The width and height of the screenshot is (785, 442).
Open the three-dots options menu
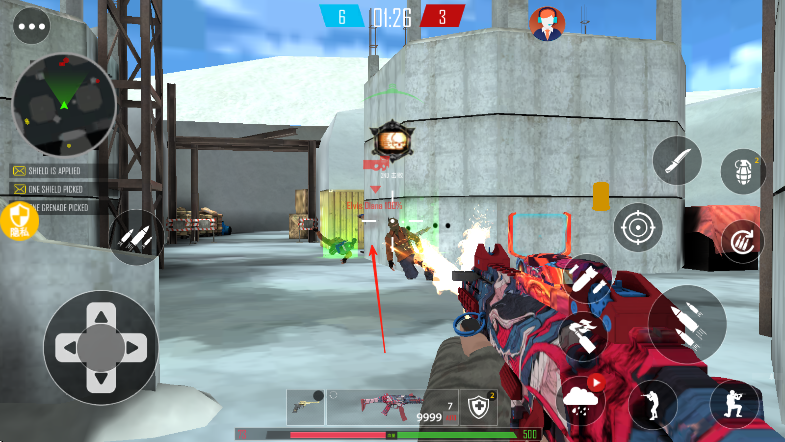(31, 25)
